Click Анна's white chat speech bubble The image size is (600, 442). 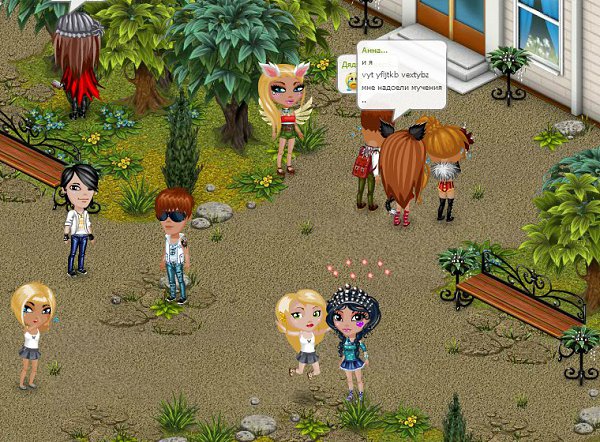tap(401, 74)
